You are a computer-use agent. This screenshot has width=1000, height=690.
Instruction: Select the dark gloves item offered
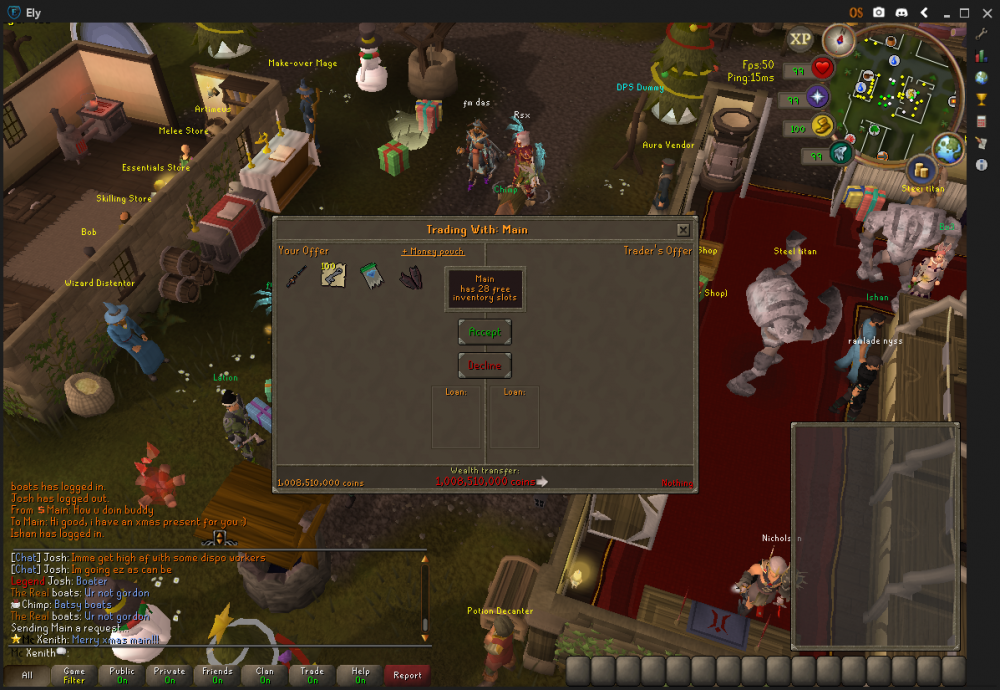click(410, 277)
